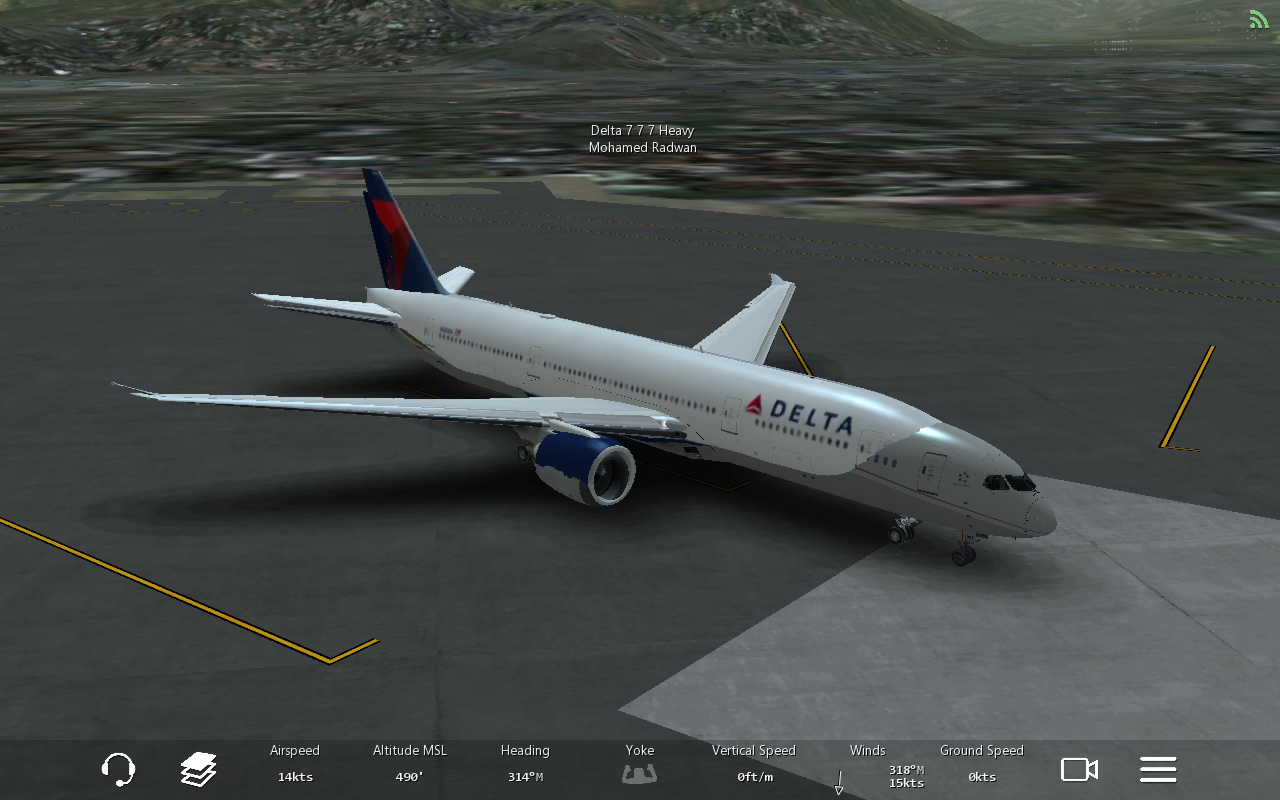
Task: Open the hamburger main menu
Action: pyautogui.click(x=1158, y=769)
